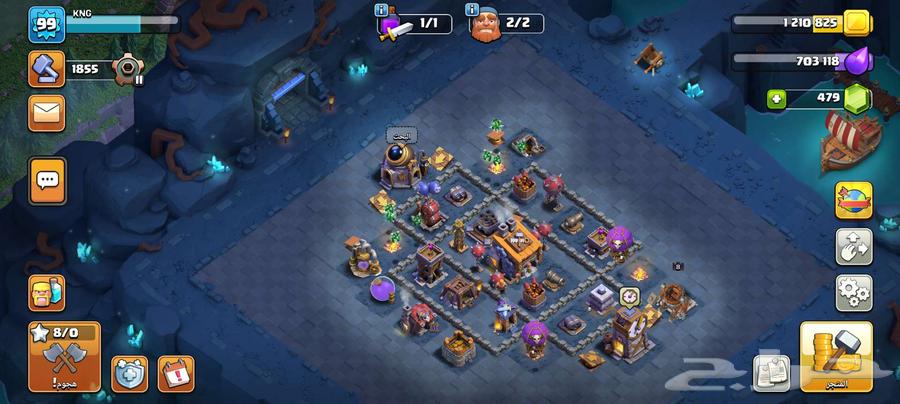This screenshot has width=900, height=404.
Task: Open the layout editor hand icon
Action: point(854,246)
